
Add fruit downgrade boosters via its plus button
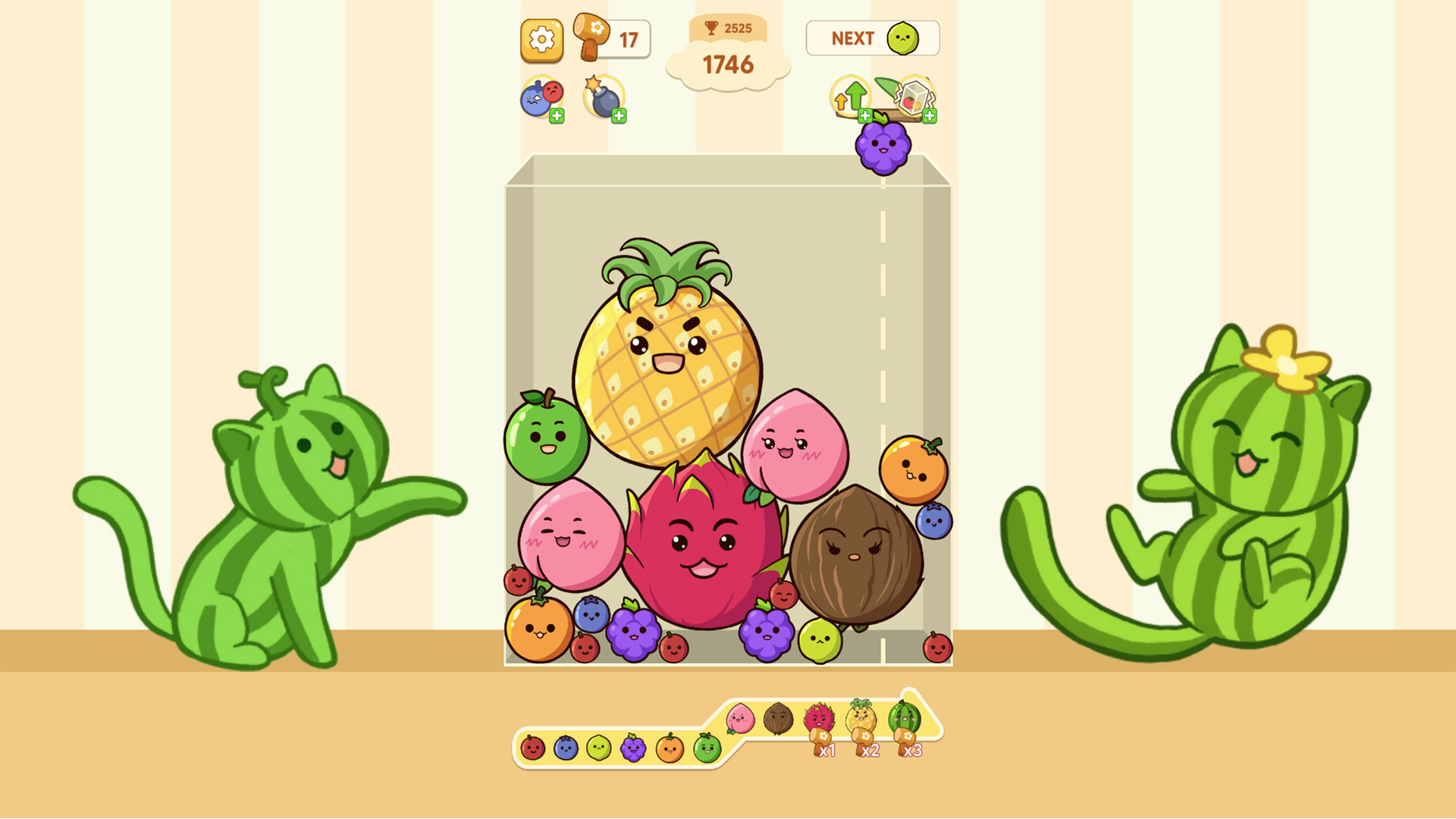[x=557, y=115]
